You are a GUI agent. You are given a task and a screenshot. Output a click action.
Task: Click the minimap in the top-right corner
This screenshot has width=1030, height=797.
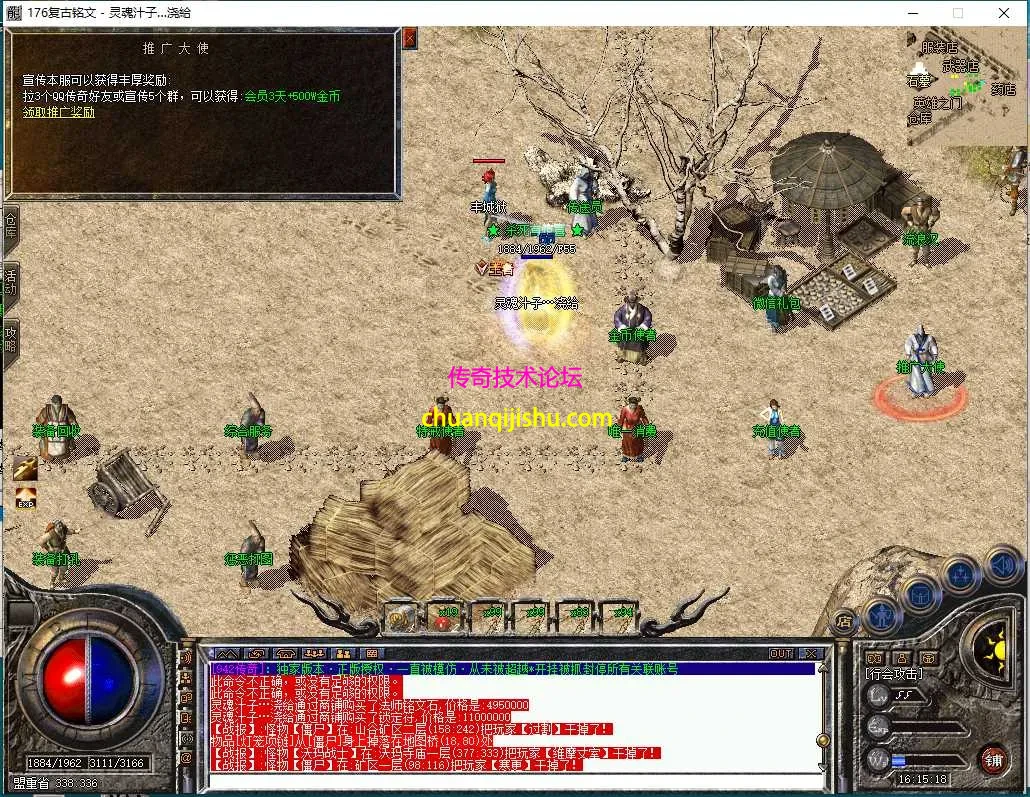coord(966,86)
